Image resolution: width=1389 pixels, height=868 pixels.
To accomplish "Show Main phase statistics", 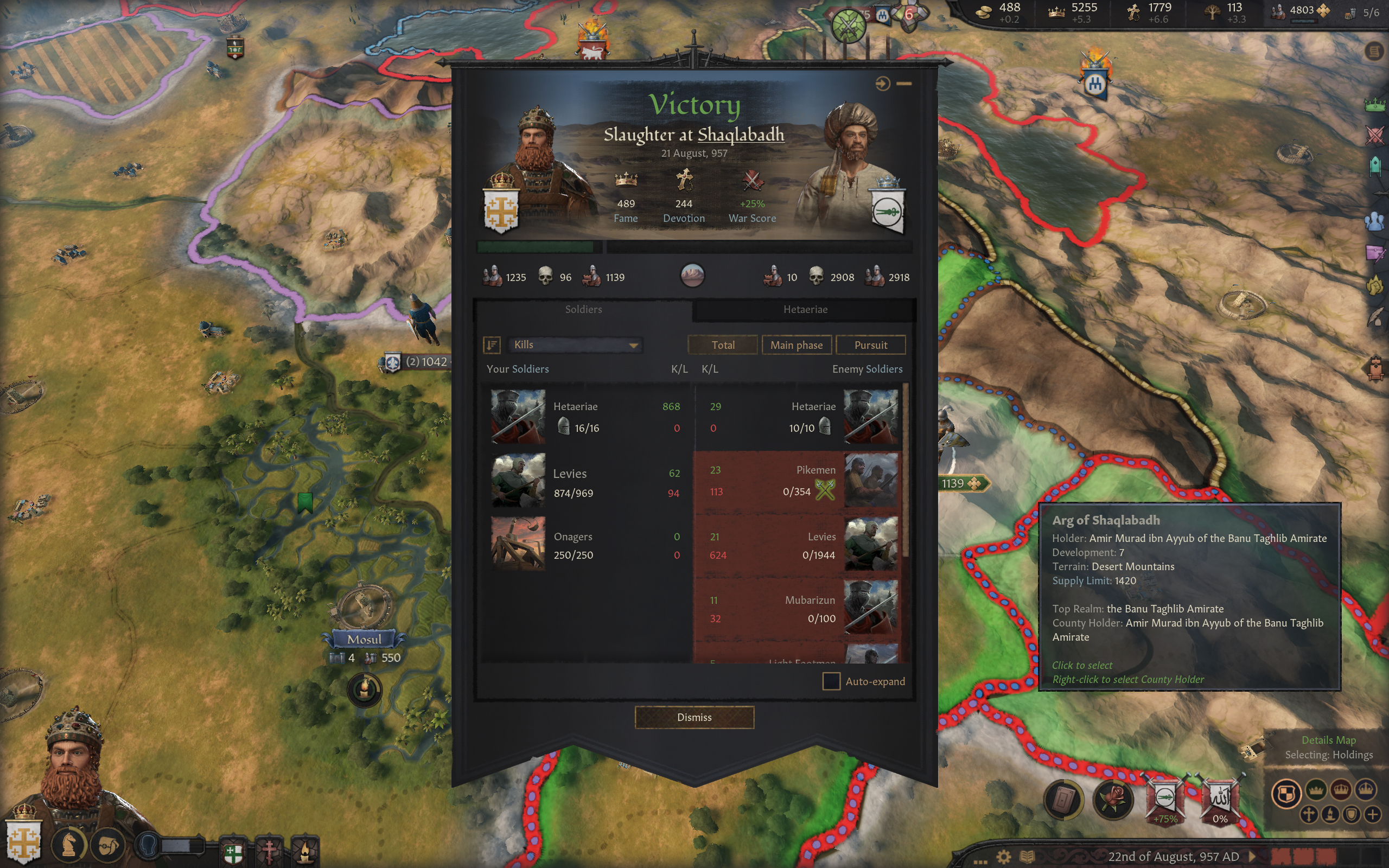I will pos(796,345).
